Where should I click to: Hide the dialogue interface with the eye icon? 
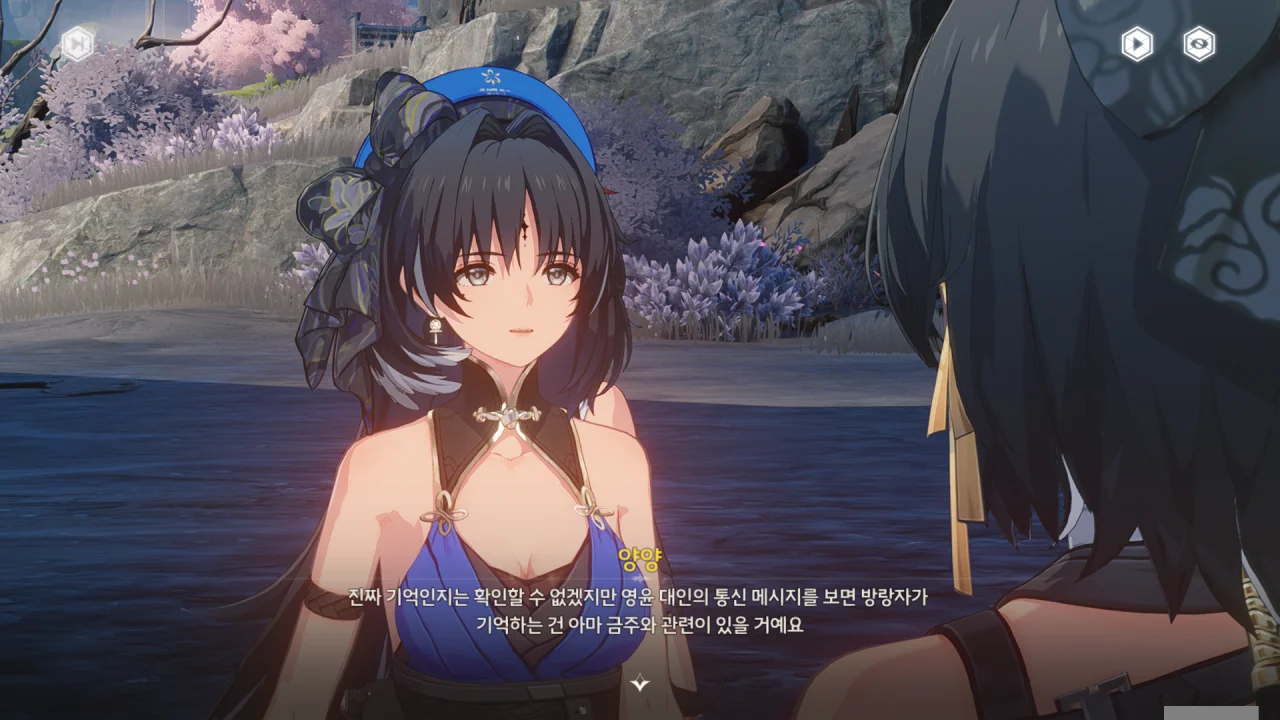pos(1199,44)
